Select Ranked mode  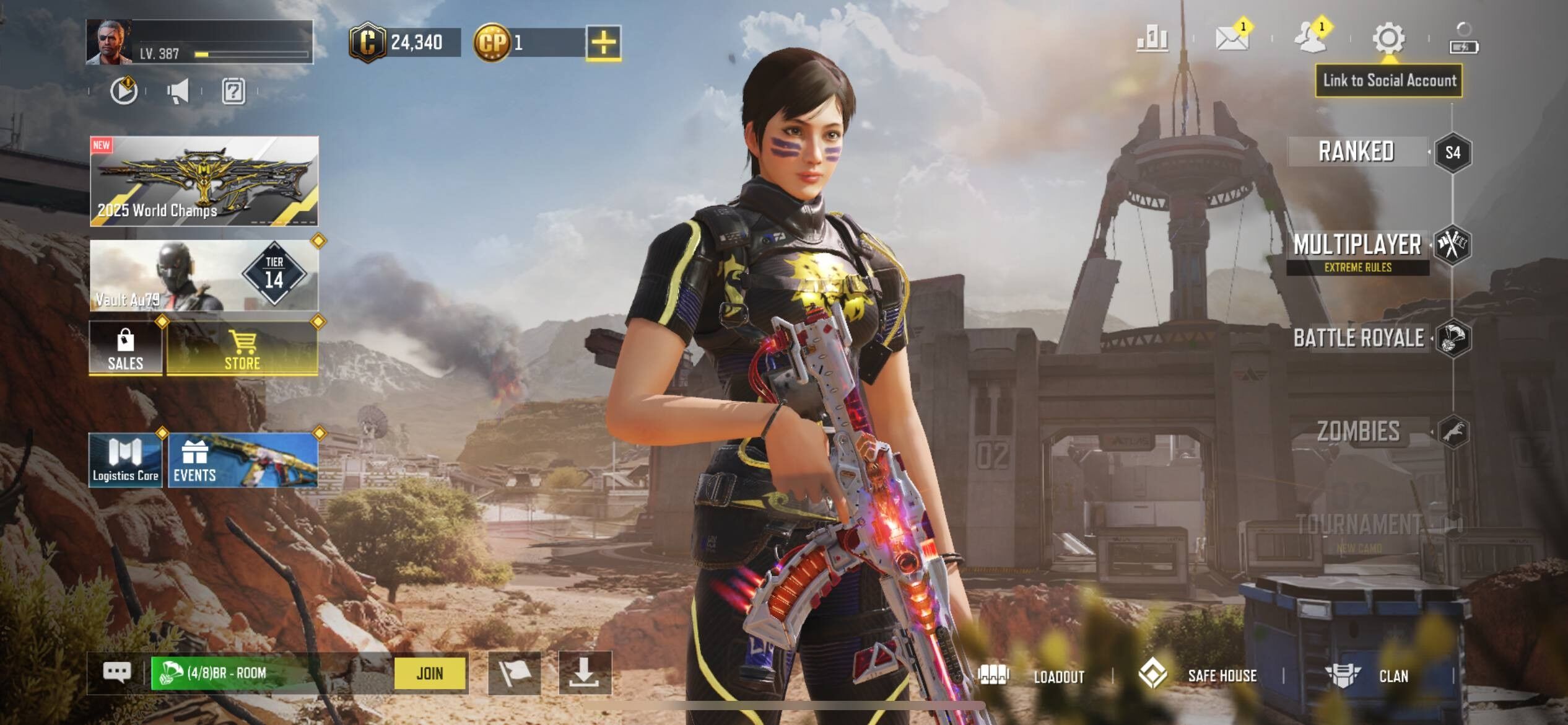pyautogui.click(x=1356, y=152)
